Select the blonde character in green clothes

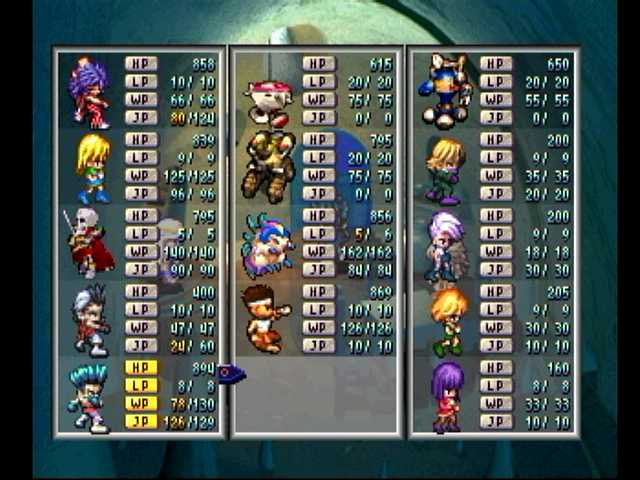point(445,169)
